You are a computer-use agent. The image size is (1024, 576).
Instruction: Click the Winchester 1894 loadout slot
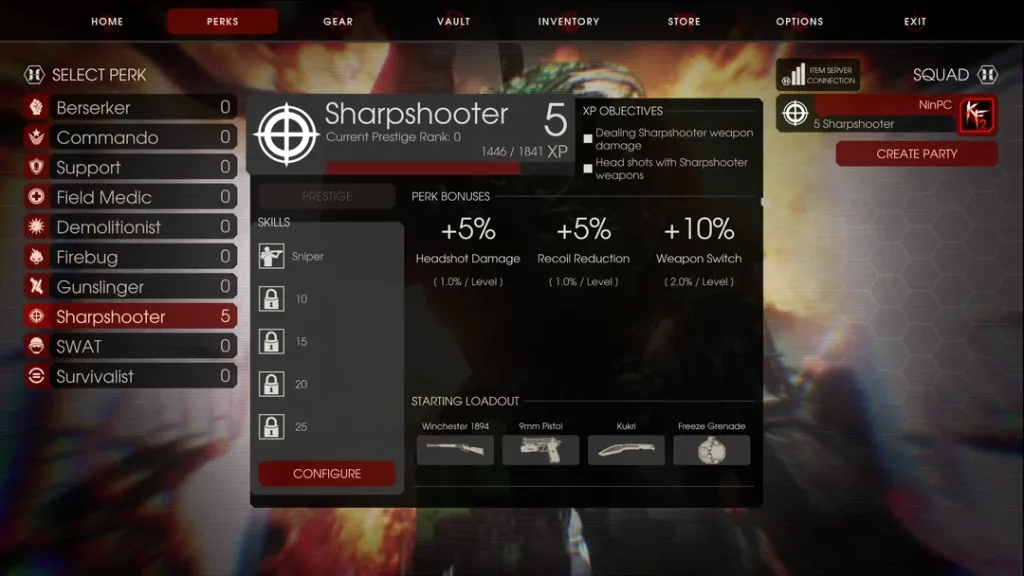[455, 449]
